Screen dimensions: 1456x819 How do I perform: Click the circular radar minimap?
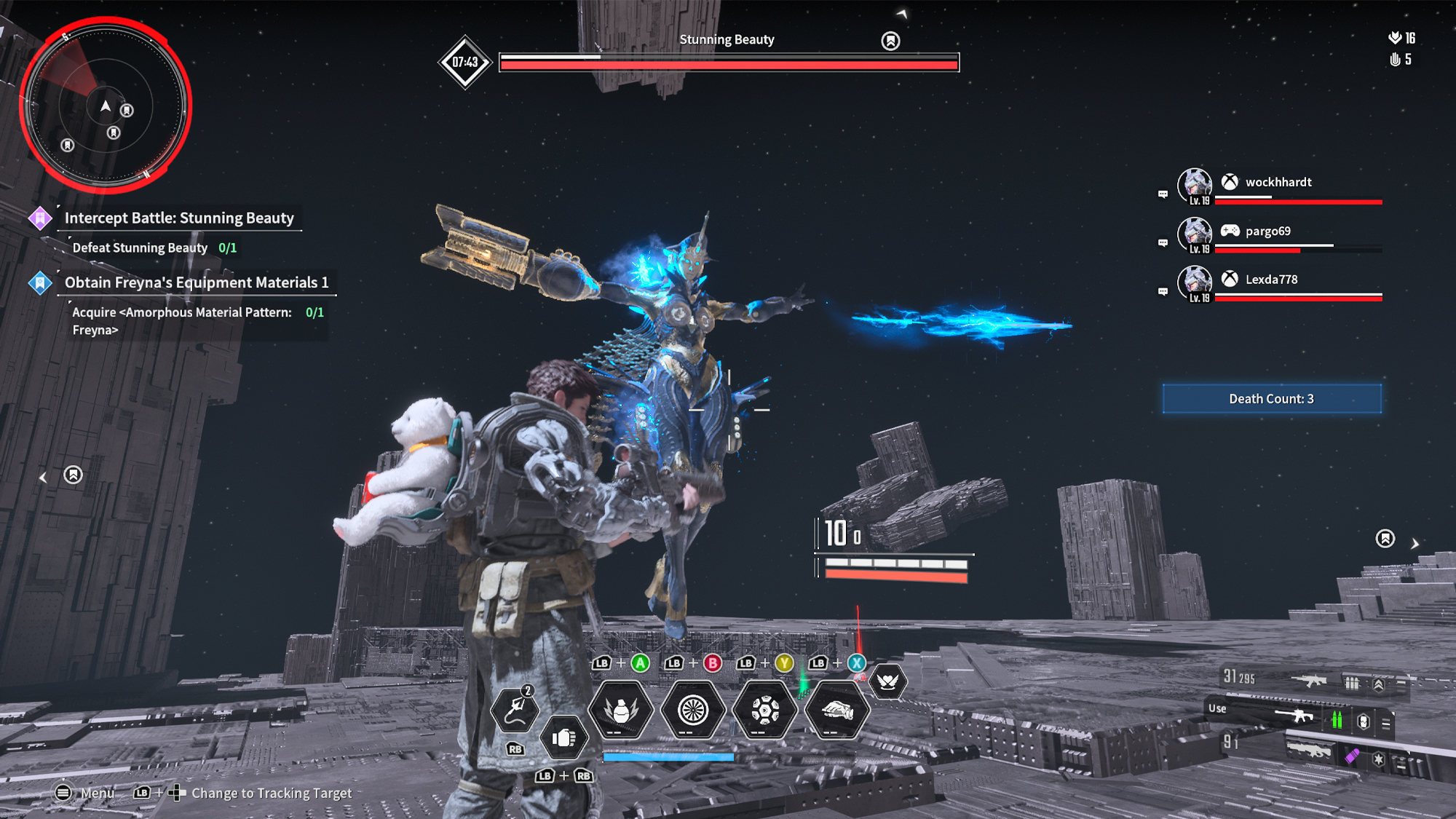(x=106, y=106)
